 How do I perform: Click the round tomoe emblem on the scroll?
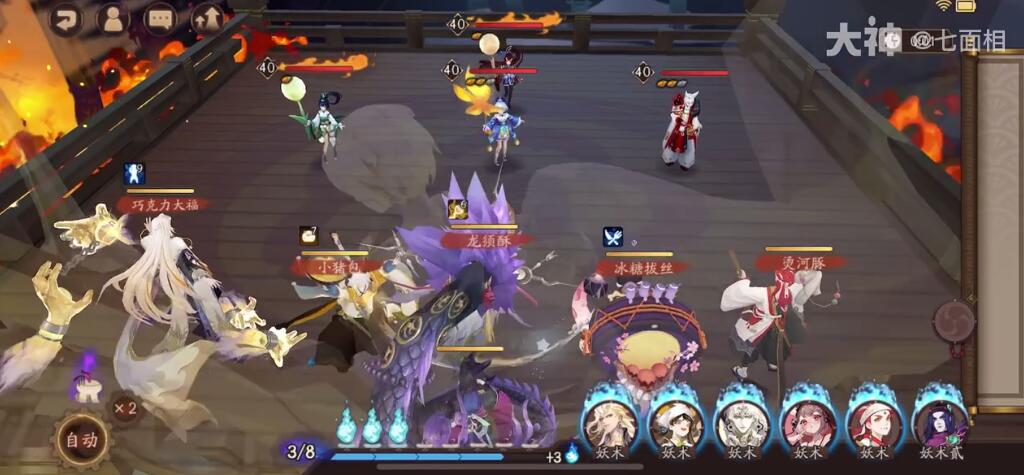pyautogui.click(x=953, y=321)
